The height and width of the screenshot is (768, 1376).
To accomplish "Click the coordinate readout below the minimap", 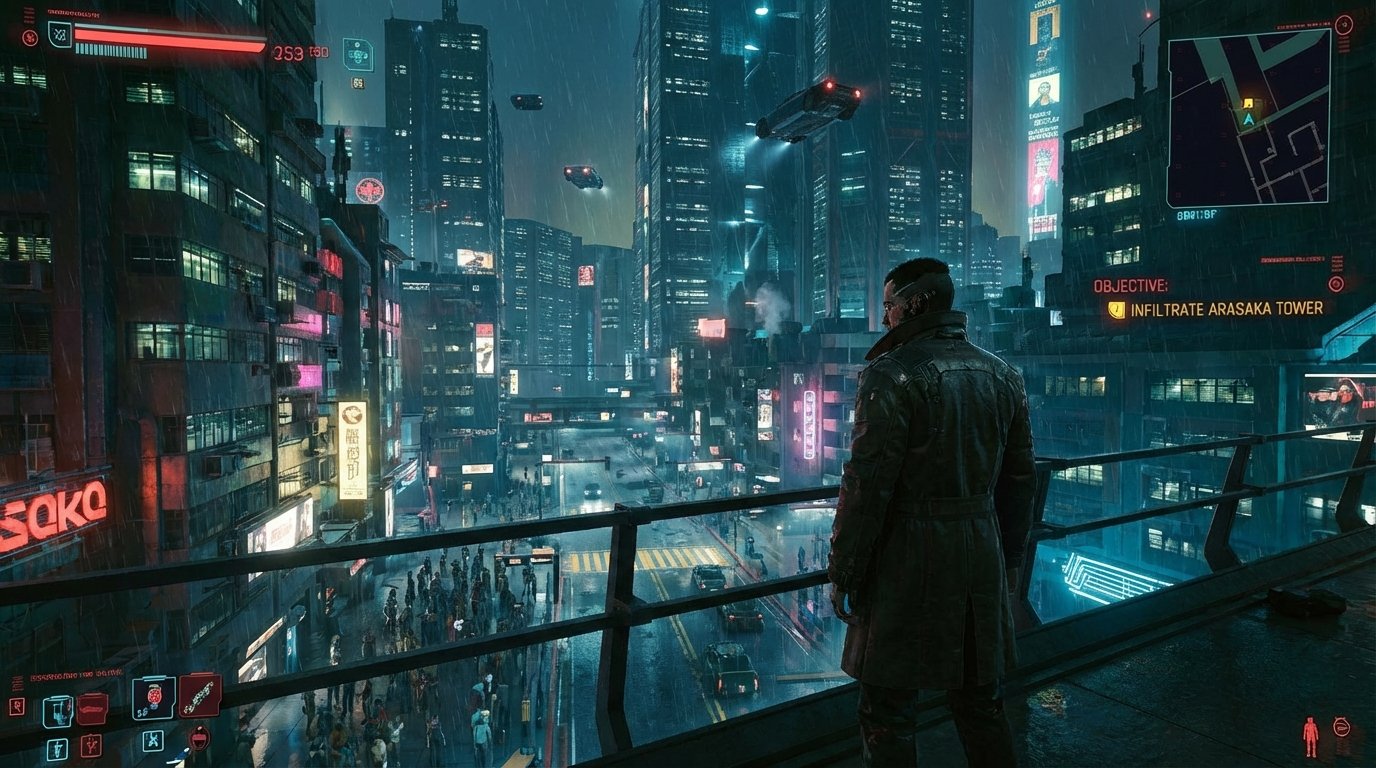I will coord(1194,215).
